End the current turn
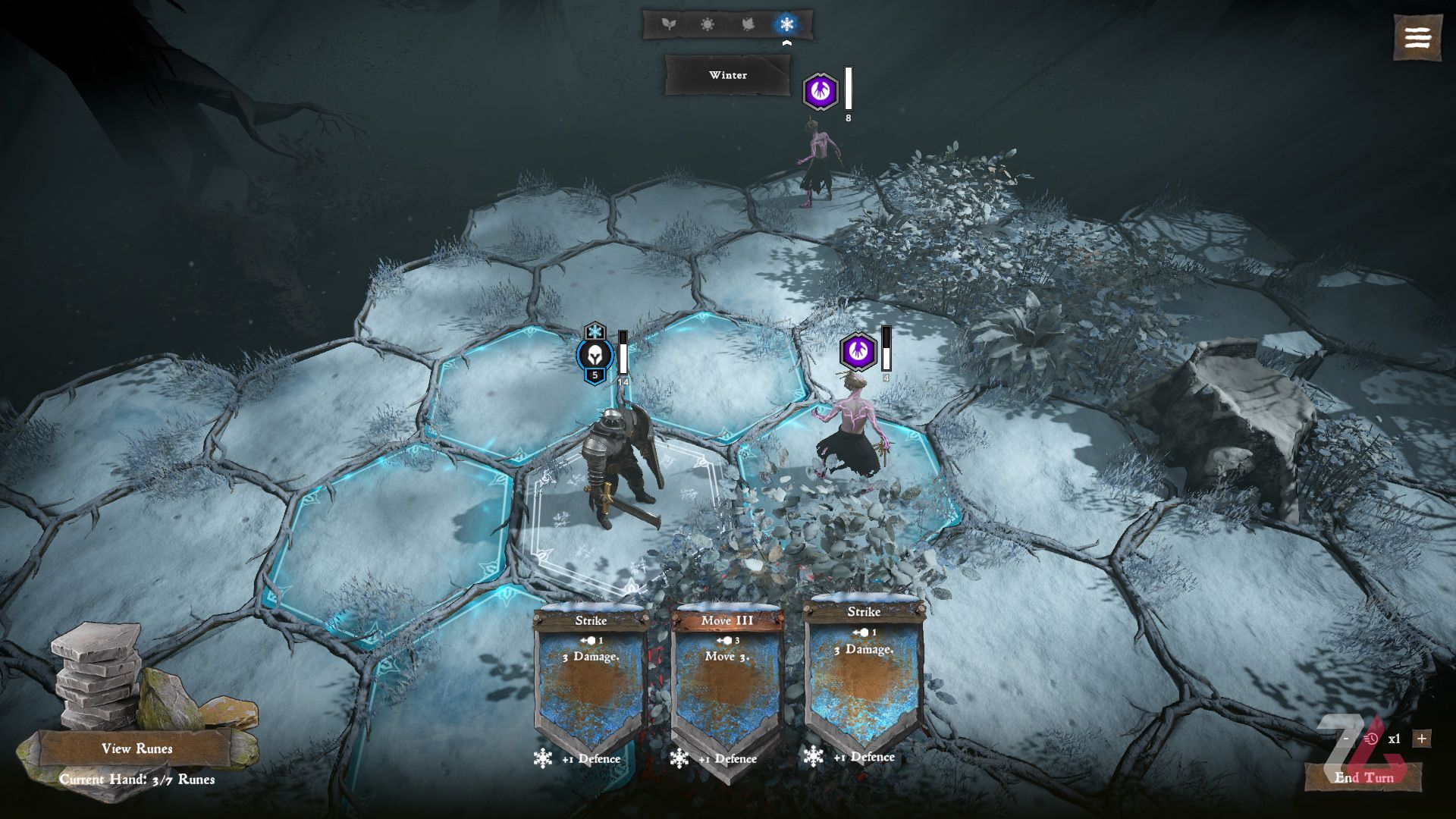 pos(1363,777)
